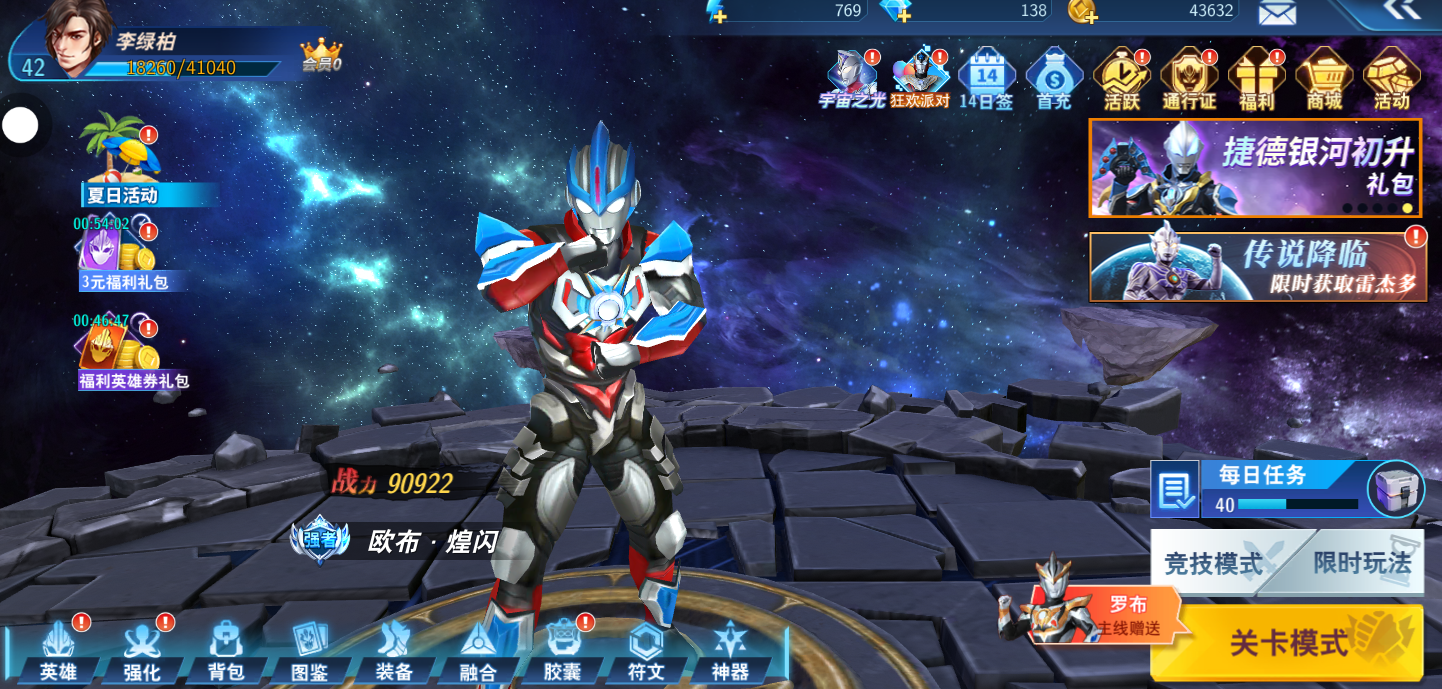Open the 14日签 sign-in calendar

(x=987, y=78)
